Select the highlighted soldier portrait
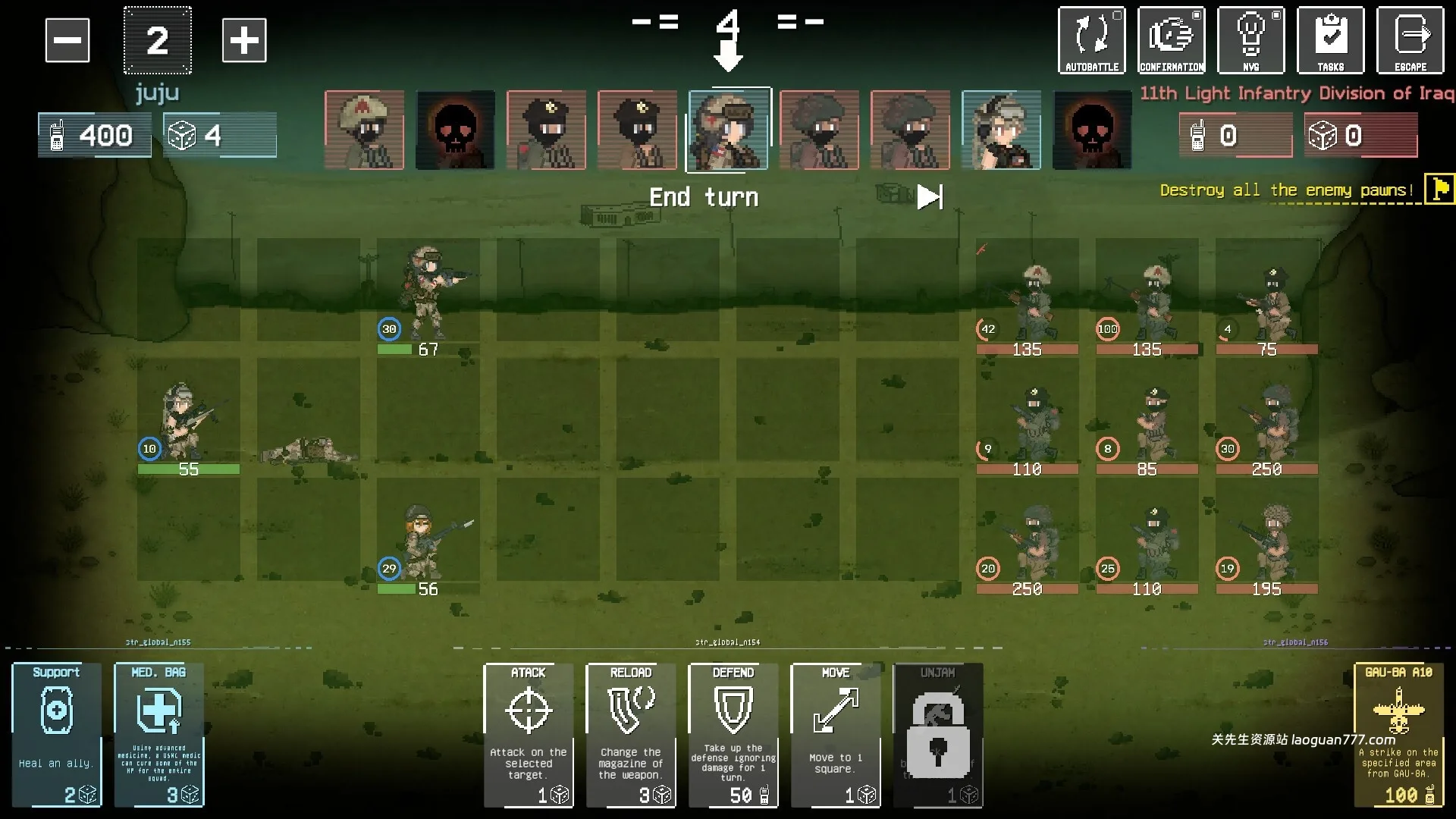 click(730, 129)
